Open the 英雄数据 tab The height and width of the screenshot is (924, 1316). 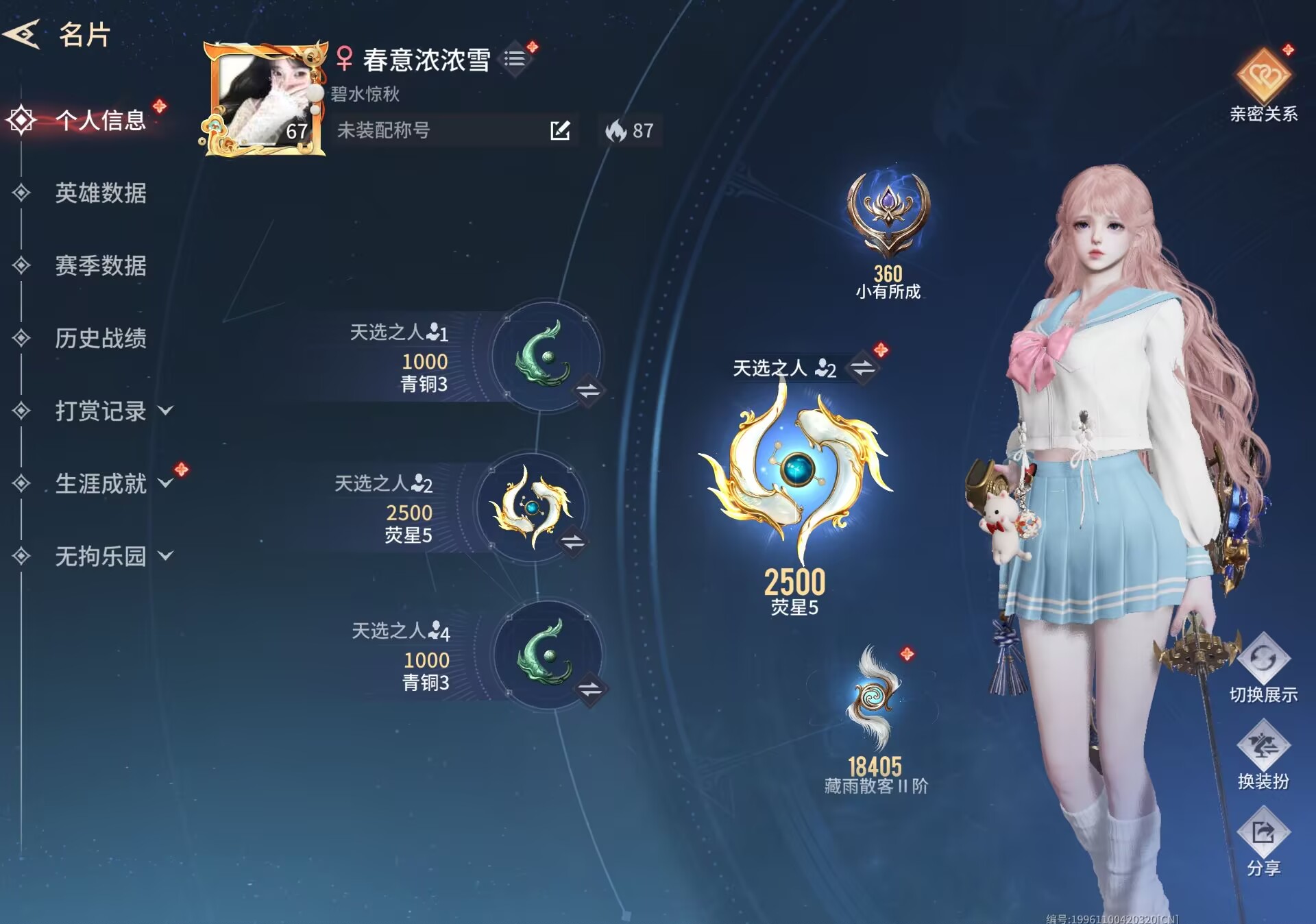coord(100,193)
